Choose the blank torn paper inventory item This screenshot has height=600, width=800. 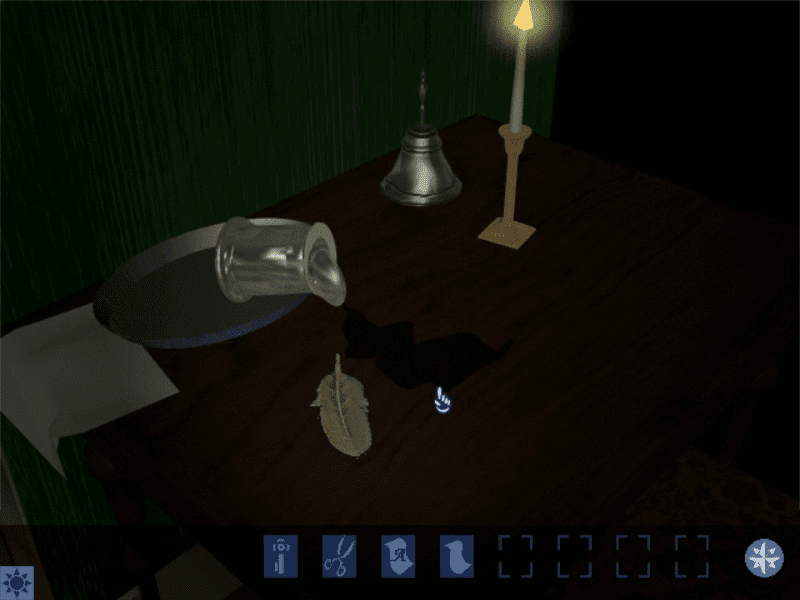tap(457, 556)
